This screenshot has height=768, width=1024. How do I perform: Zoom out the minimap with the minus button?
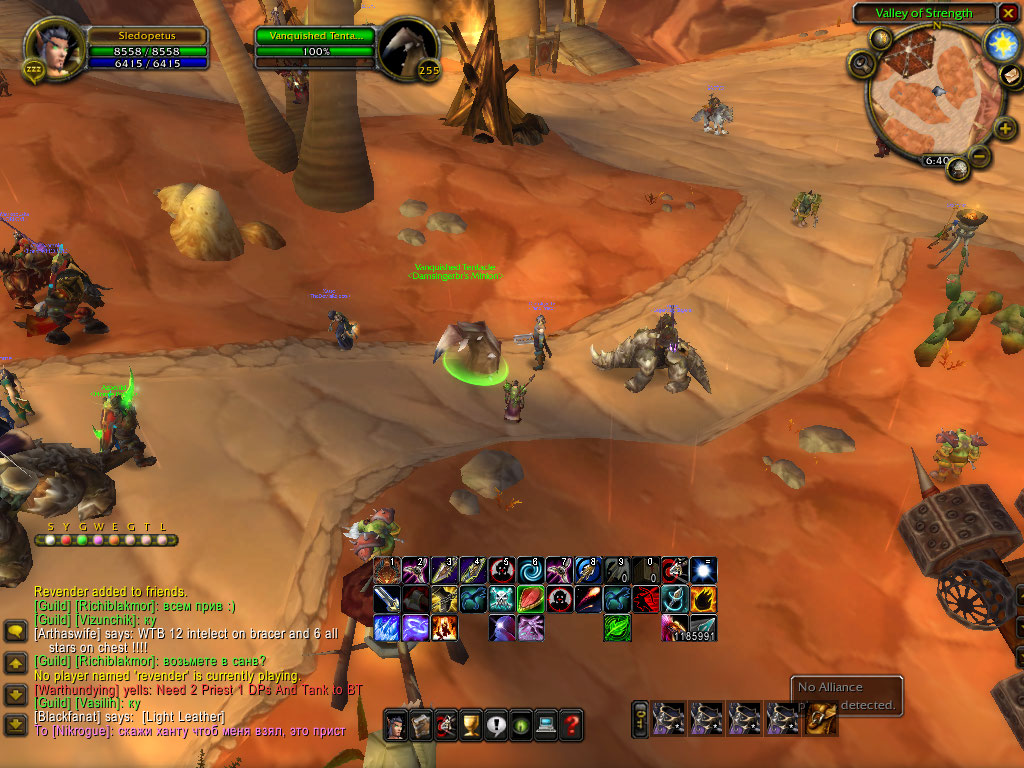(x=981, y=156)
